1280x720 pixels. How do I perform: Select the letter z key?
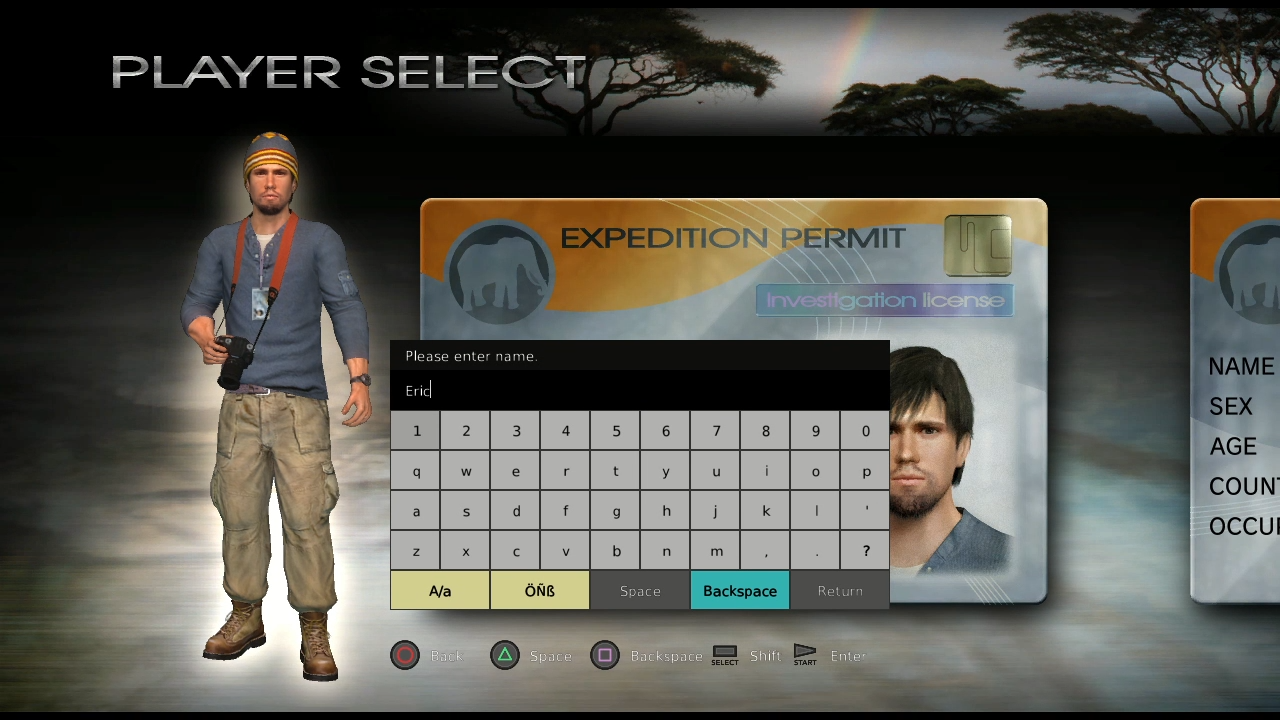click(x=416, y=551)
